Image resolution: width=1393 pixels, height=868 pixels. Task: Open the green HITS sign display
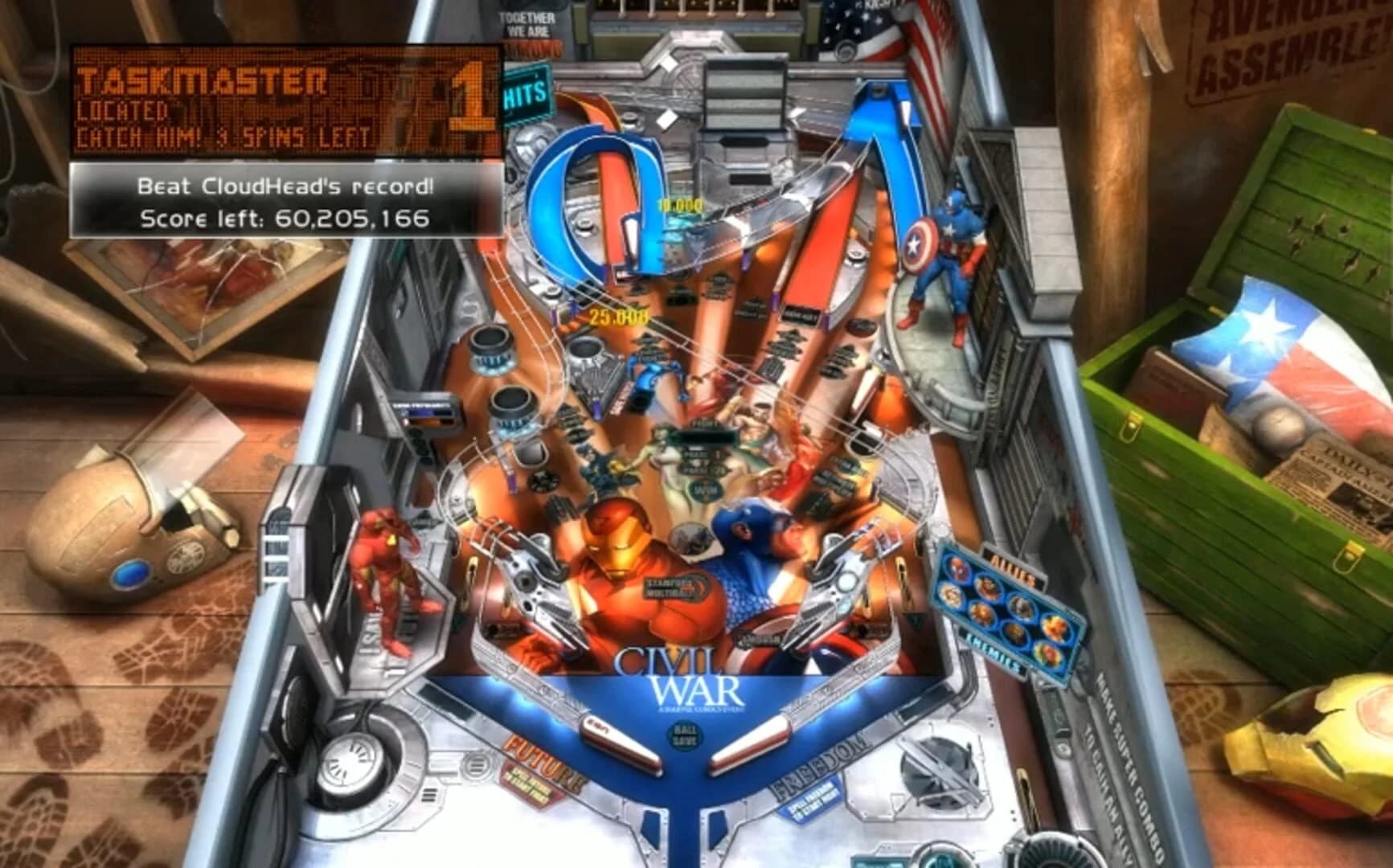coord(524,92)
